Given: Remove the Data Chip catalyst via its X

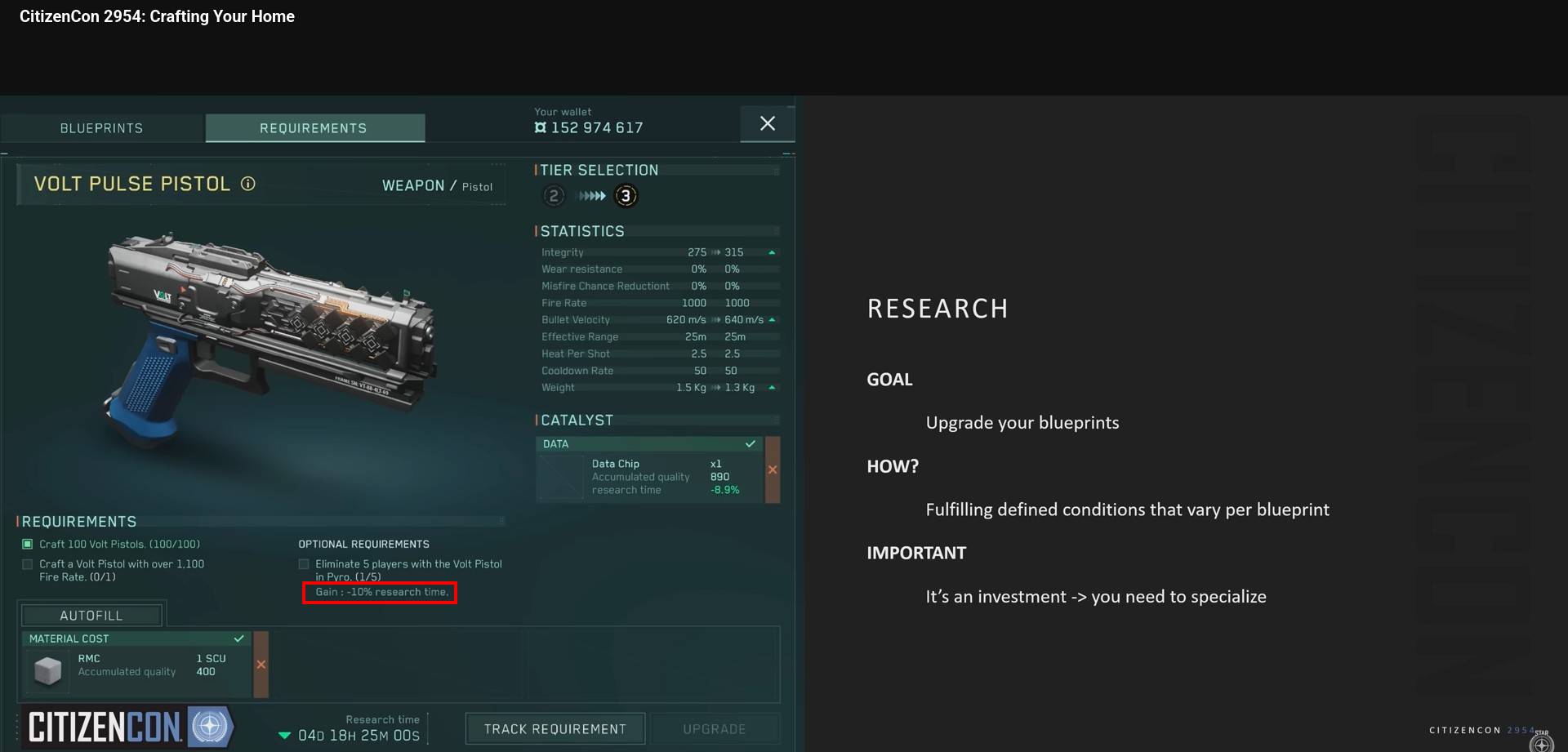Looking at the screenshot, I should coord(773,469).
